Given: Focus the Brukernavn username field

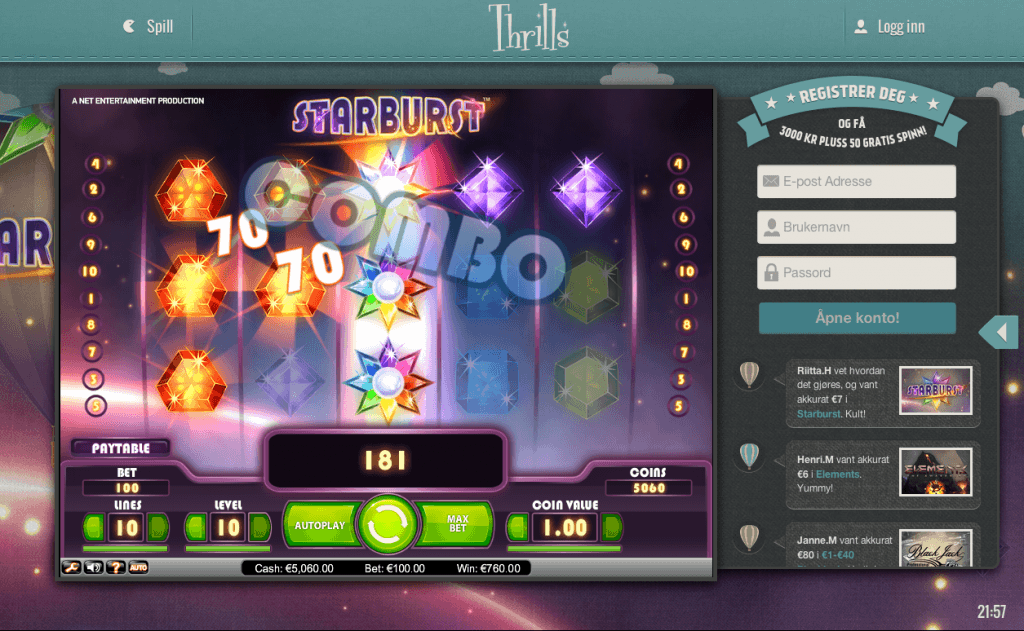Looking at the screenshot, I should pyautogui.click(x=856, y=227).
